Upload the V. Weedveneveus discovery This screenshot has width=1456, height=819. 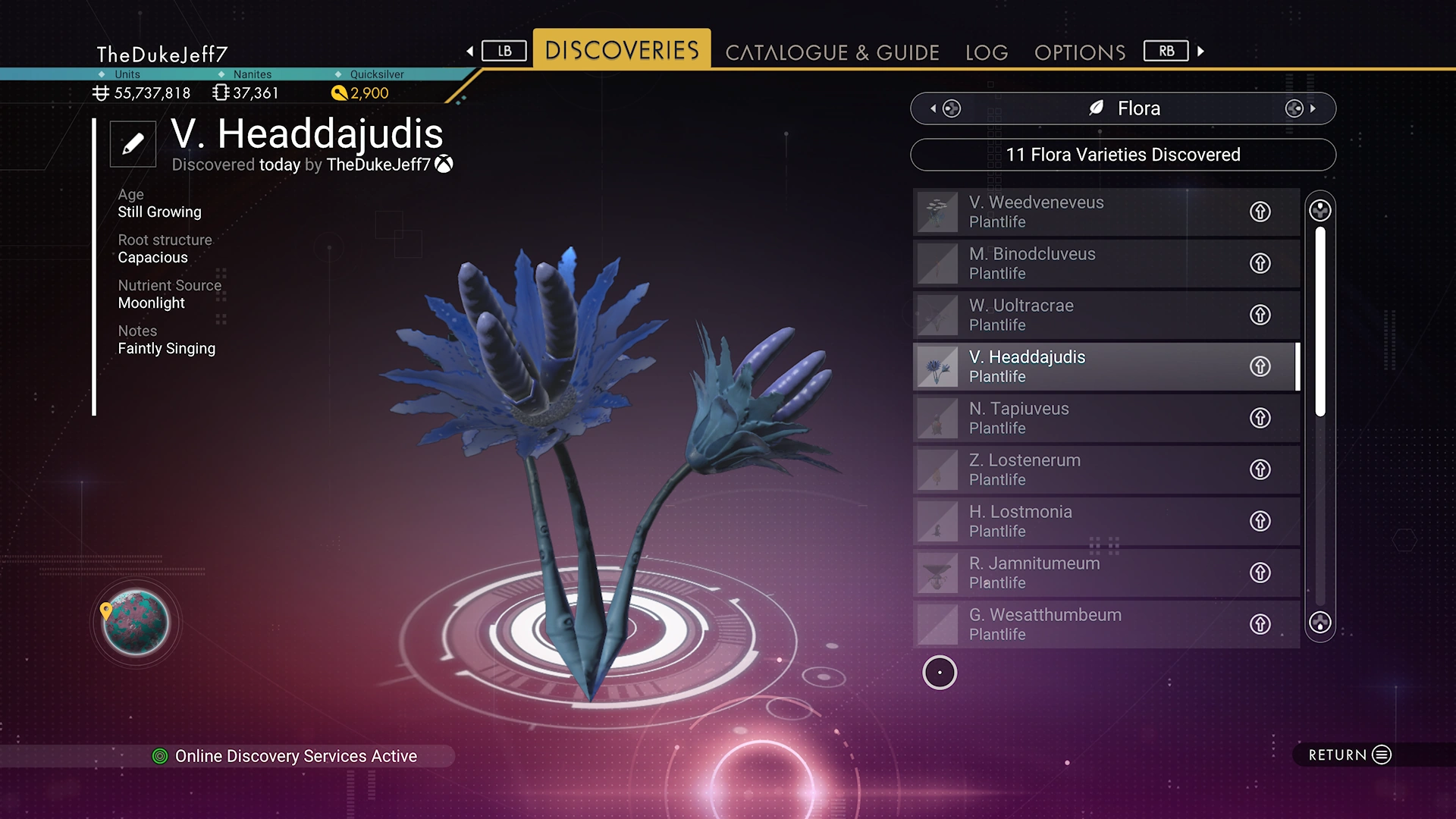1260,212
